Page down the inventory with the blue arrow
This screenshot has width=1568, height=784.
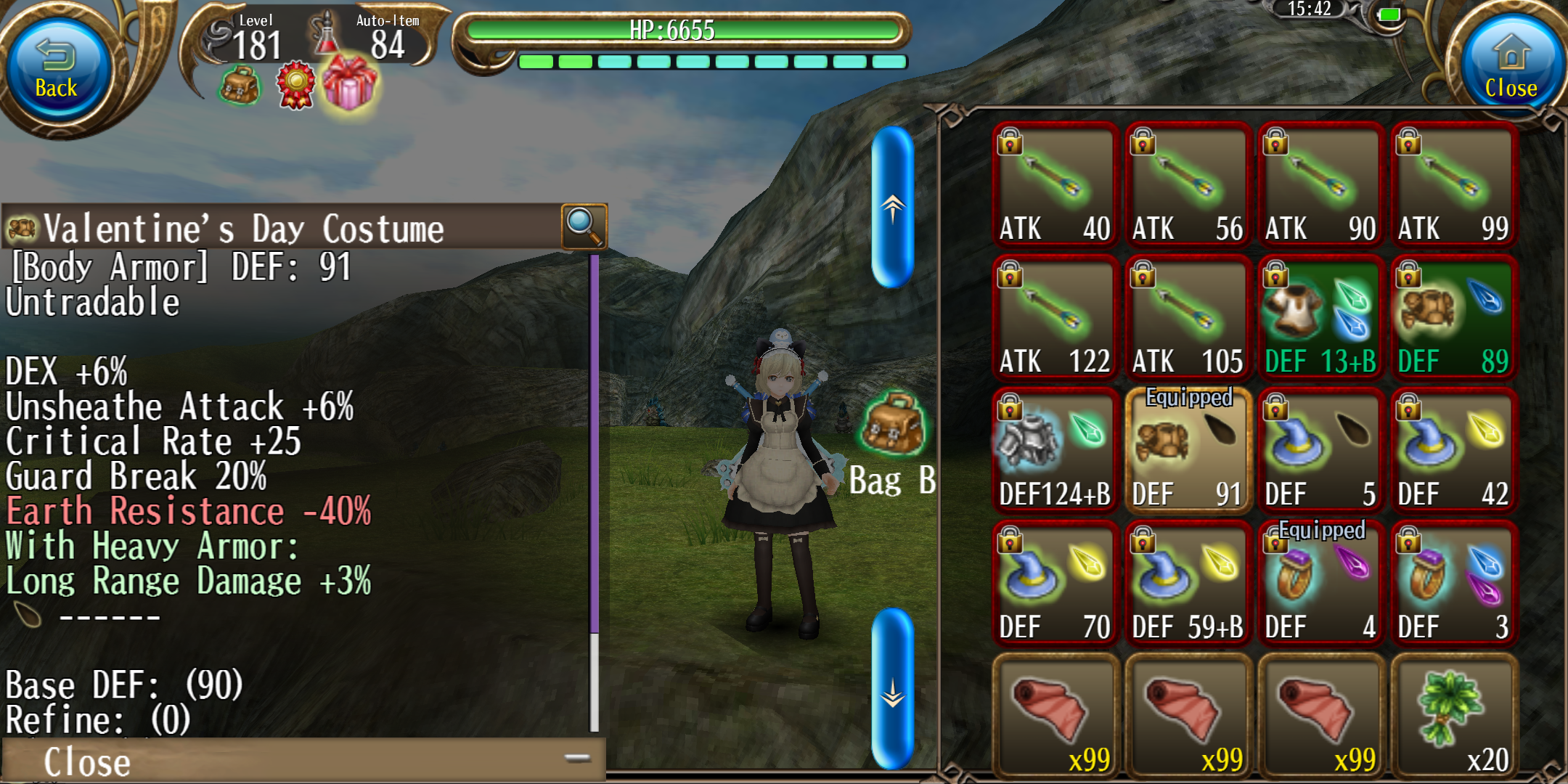pyautogui.click(x=892, y=688)
